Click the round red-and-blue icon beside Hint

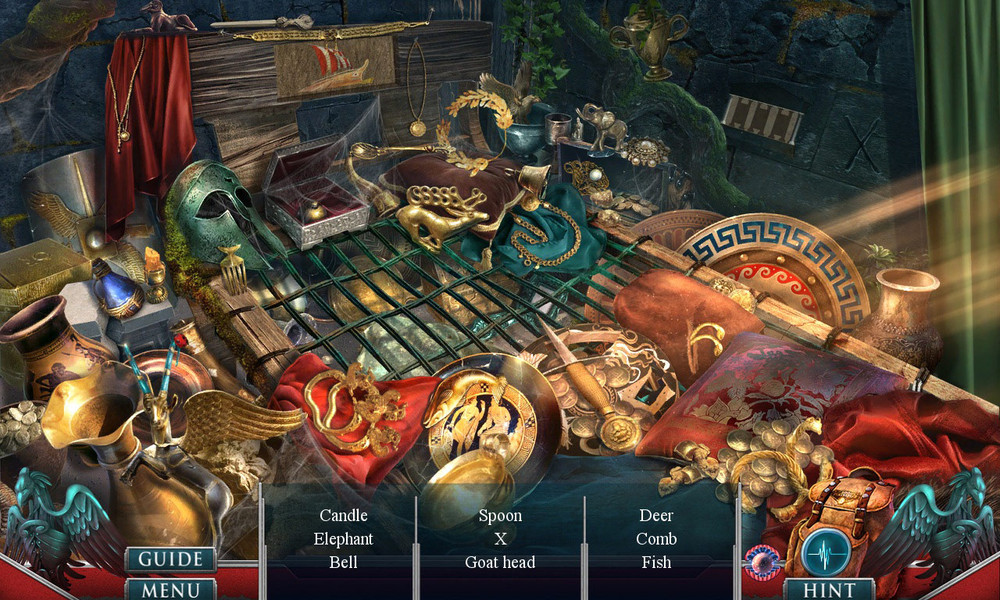point(762,562)
